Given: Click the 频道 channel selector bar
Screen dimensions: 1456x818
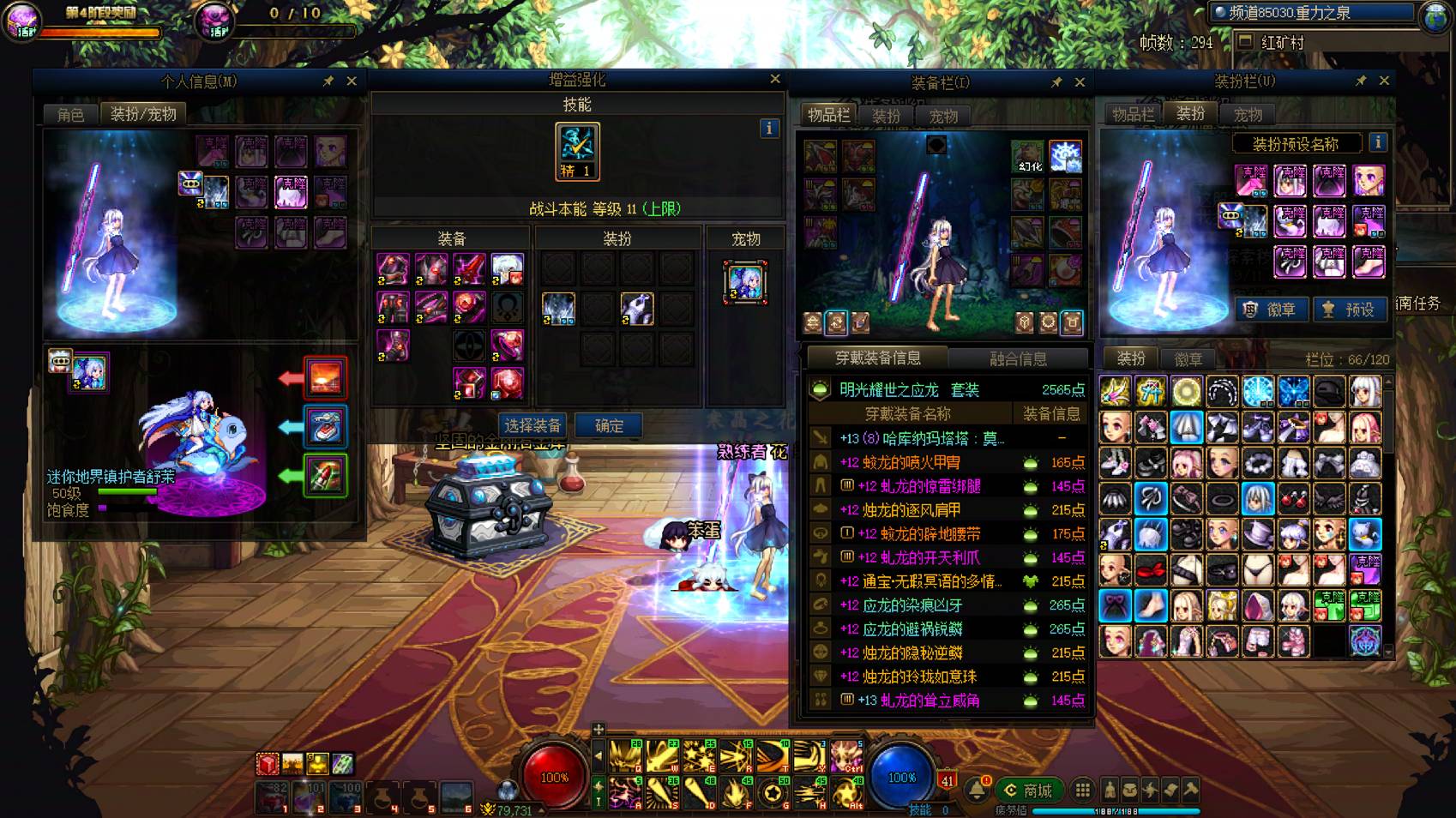Looking at the screenshot, I should [1312, 12].
